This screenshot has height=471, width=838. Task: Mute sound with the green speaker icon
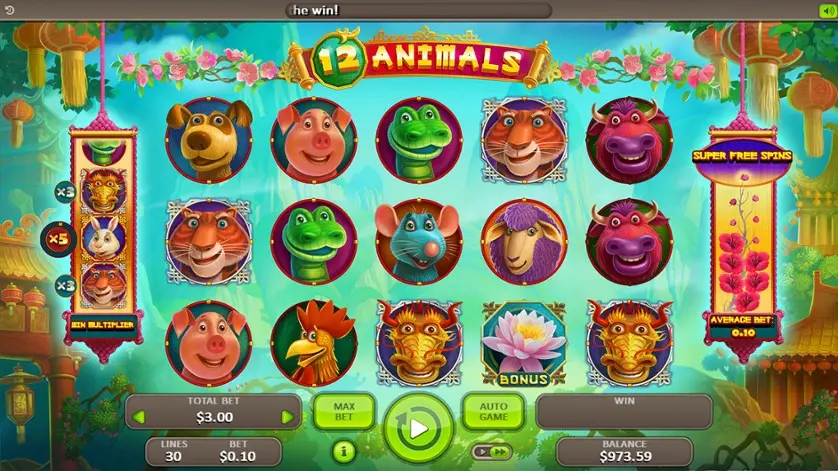(827, 10)
